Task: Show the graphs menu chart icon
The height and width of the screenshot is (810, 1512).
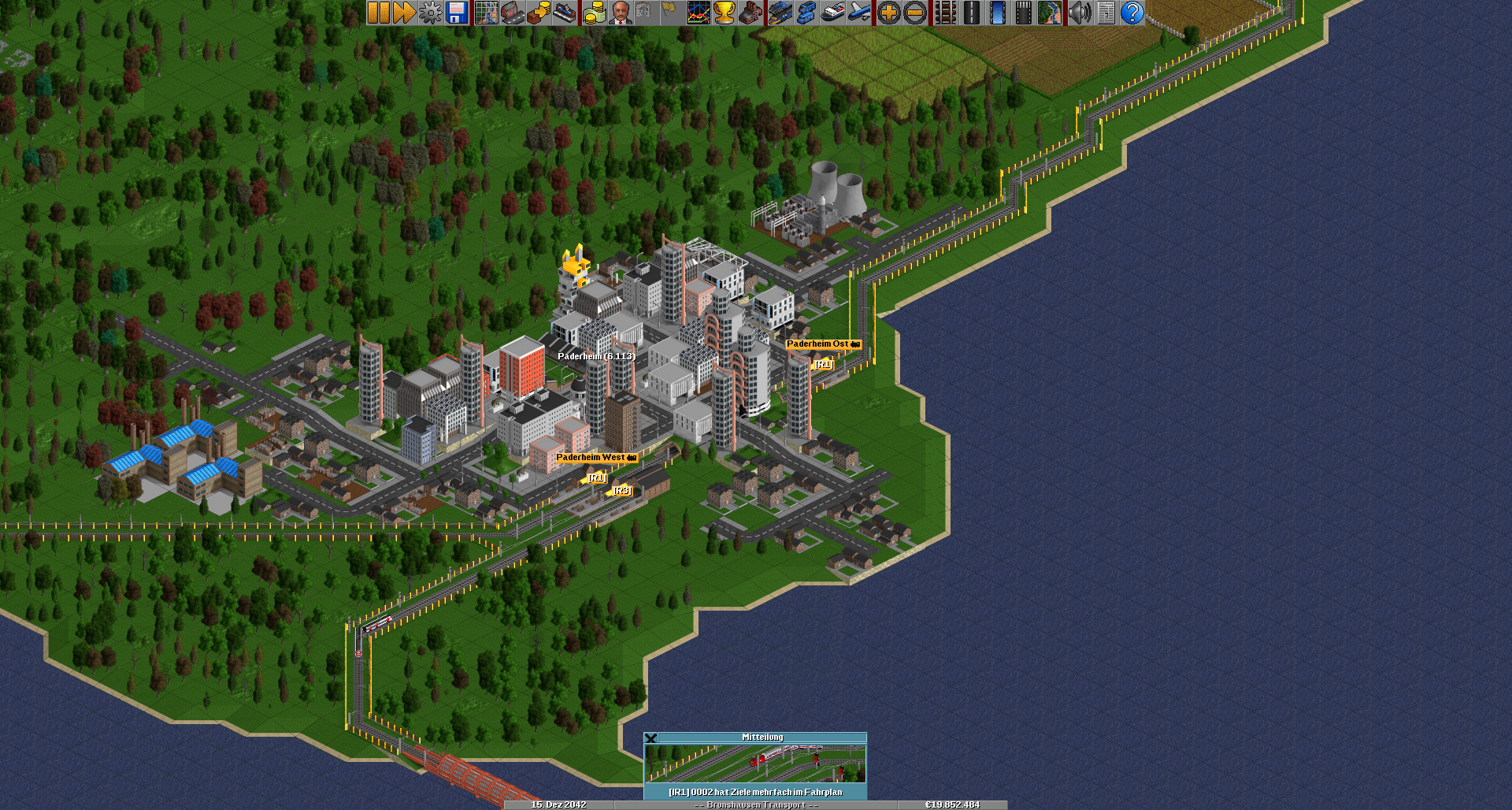Action: [x=699, y=13]
